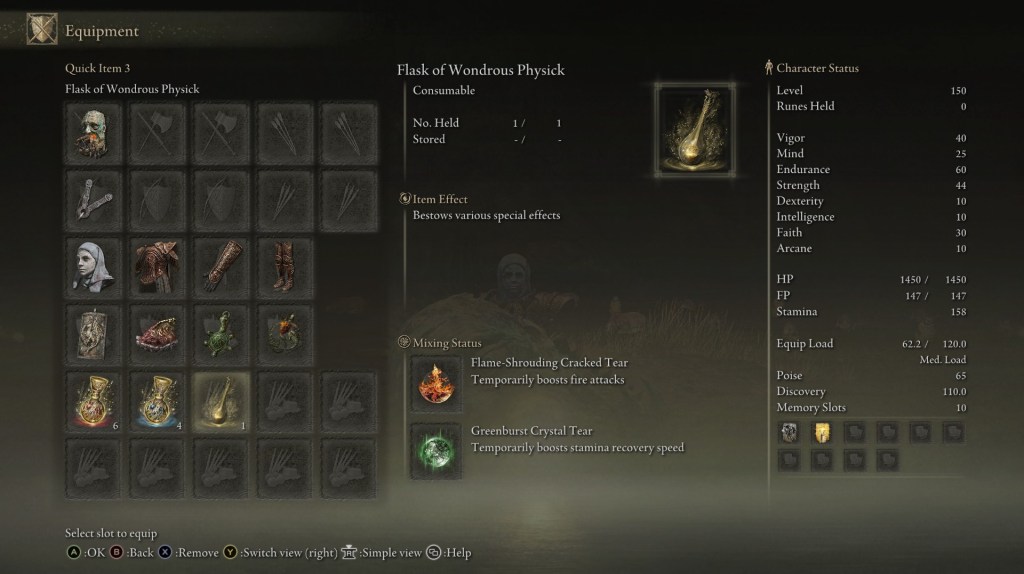Select the leg armor boots slot
Screen dimensions: 1024x574
282,266
